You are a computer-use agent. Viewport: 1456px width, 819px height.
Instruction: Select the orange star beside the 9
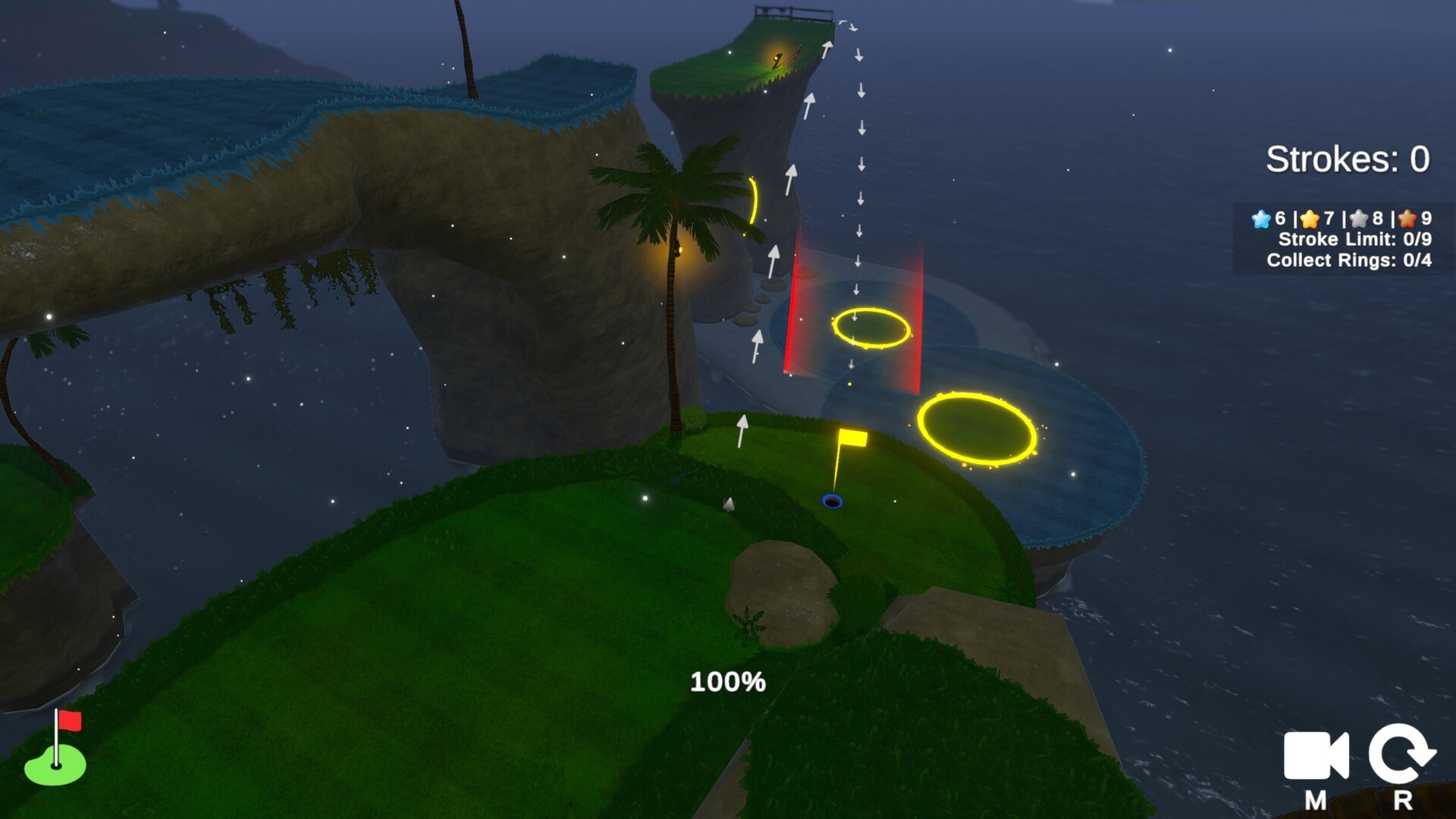(1407, 221)
